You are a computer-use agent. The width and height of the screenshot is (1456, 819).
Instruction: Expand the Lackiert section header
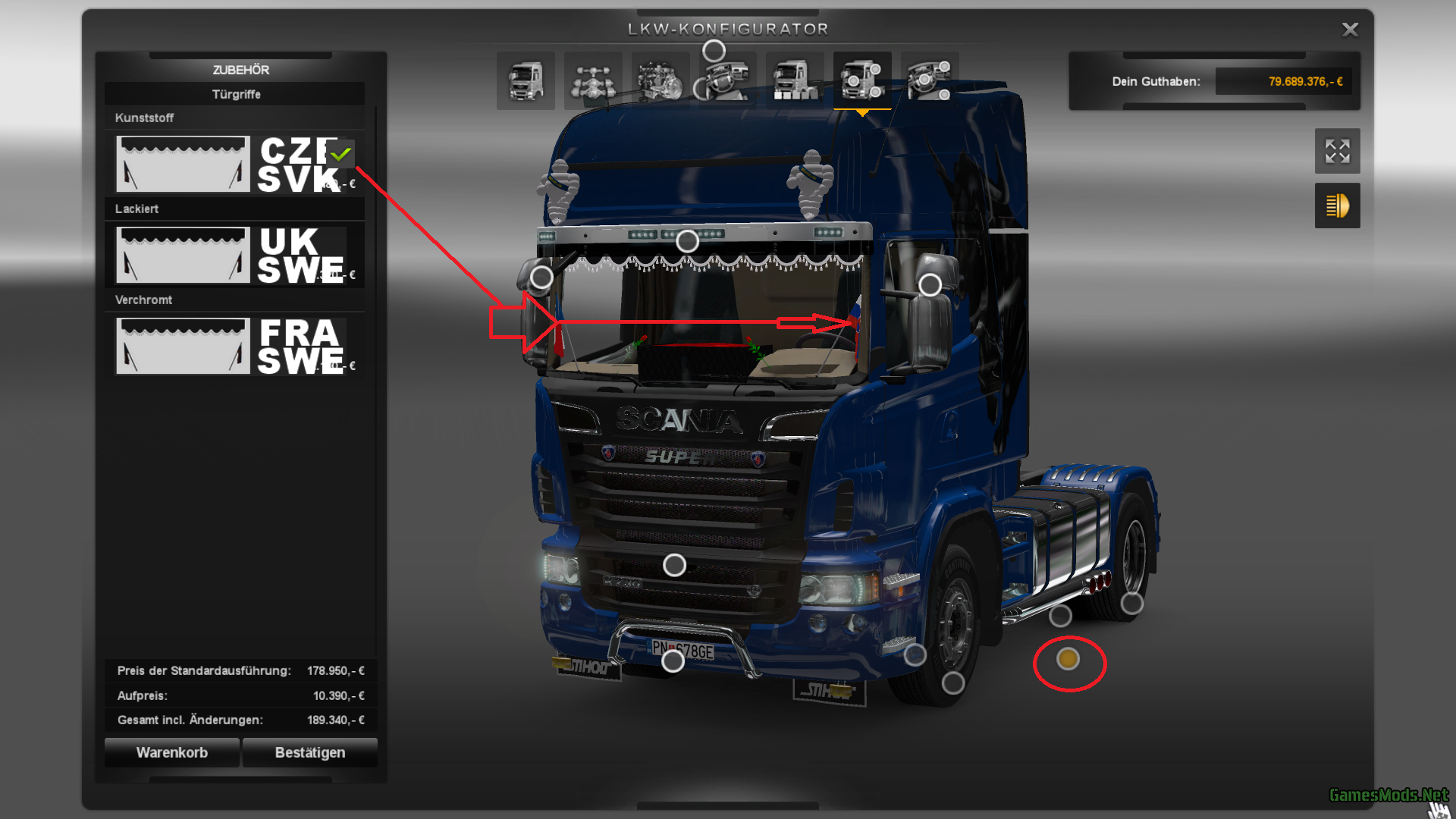click(136, 209)
